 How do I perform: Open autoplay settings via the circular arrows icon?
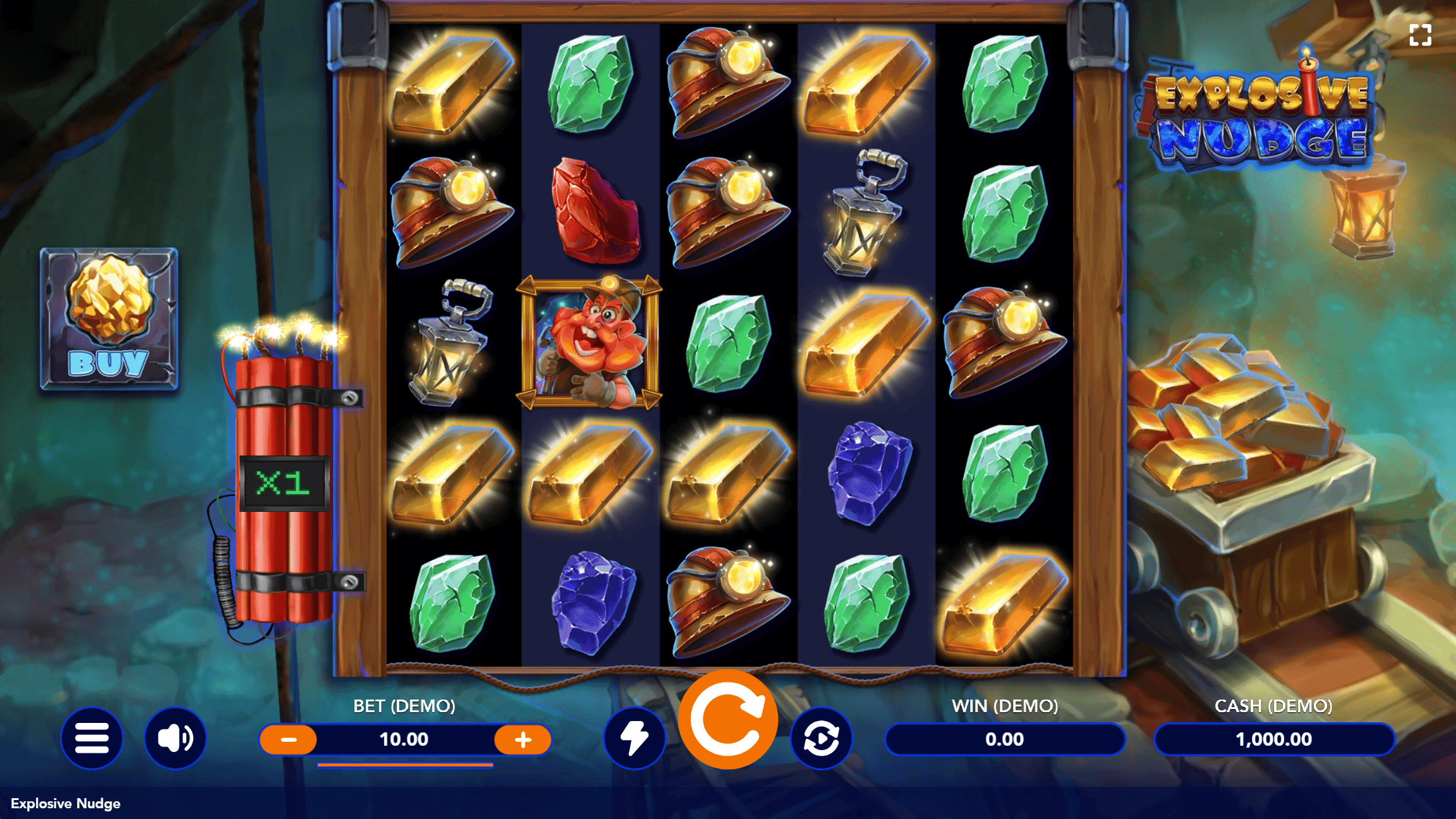tap(821, 738)
